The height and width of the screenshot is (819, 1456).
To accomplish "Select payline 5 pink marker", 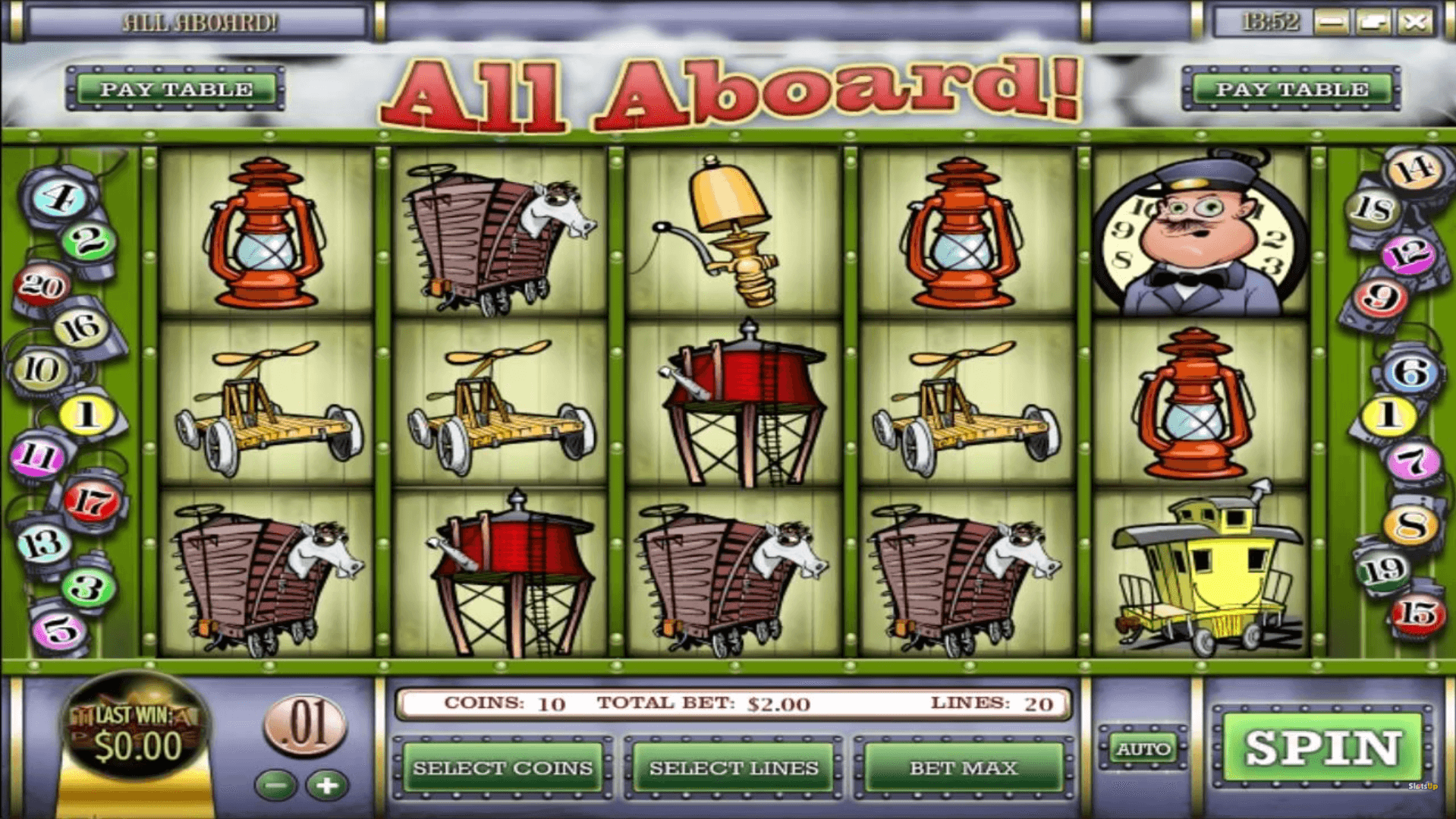I will pyautogui.click(x=59, y=630).
